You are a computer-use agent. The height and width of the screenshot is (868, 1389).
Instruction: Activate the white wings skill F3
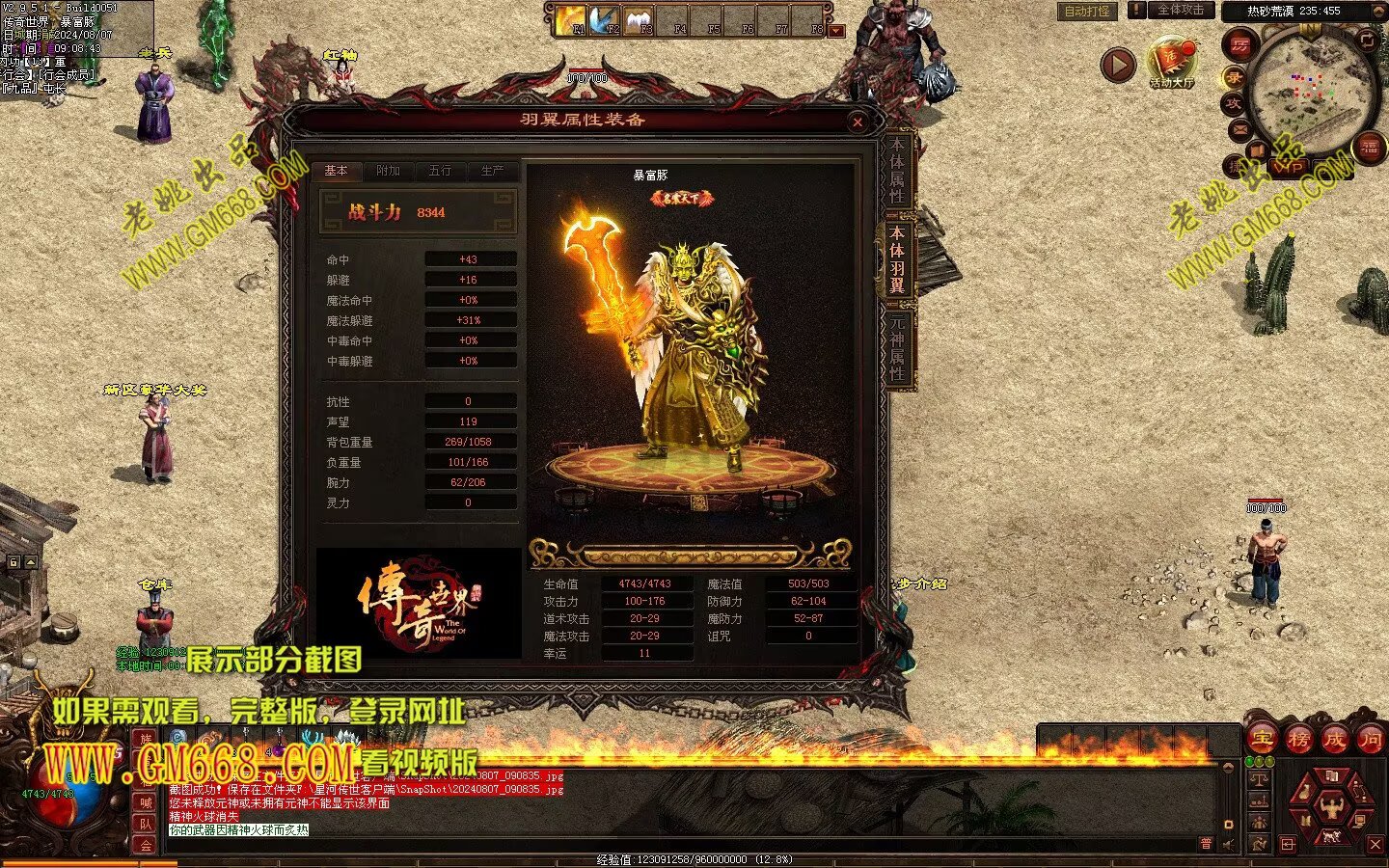tap(640, 20)
